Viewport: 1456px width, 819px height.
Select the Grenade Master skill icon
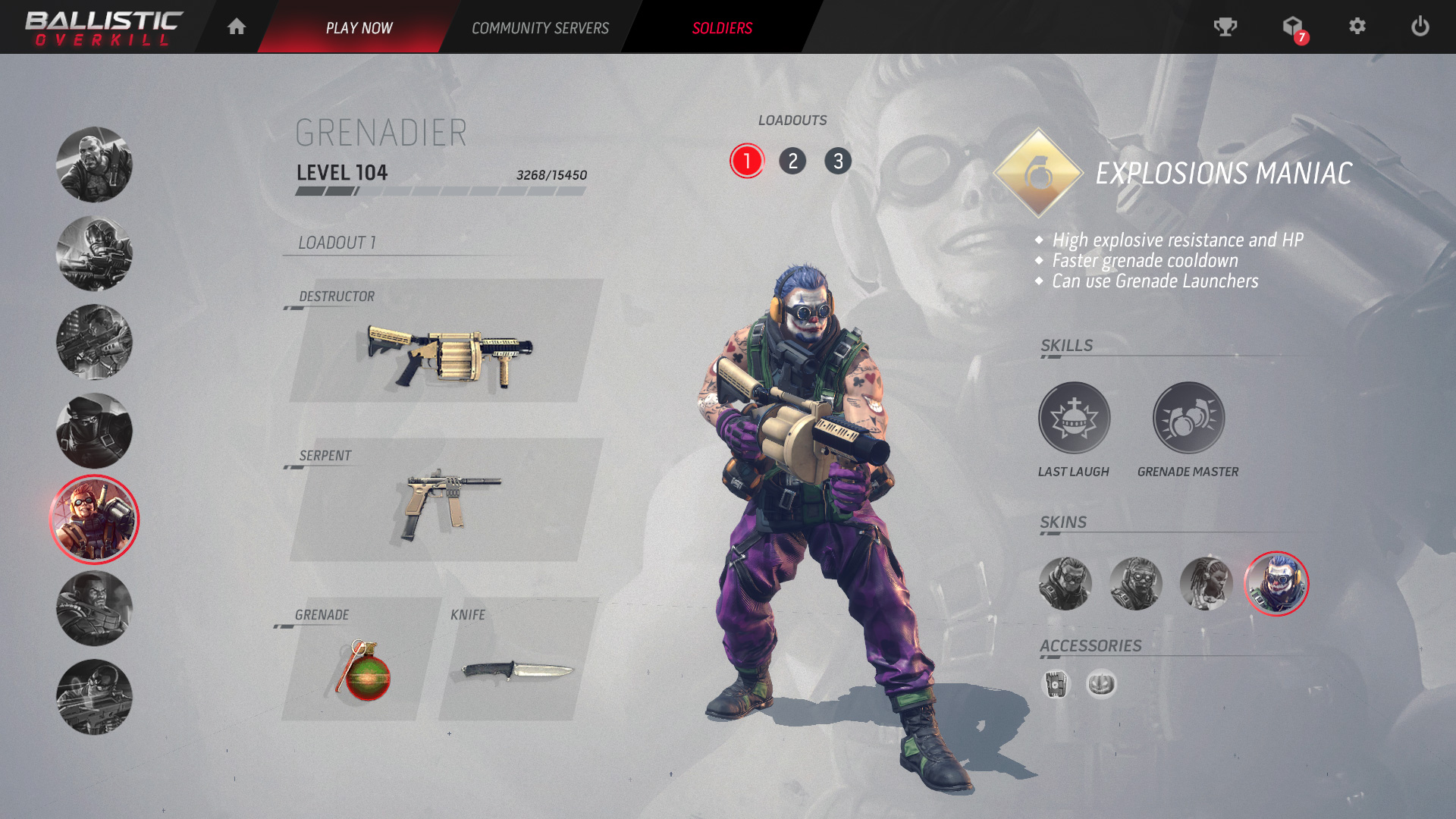coord(1188,416)
